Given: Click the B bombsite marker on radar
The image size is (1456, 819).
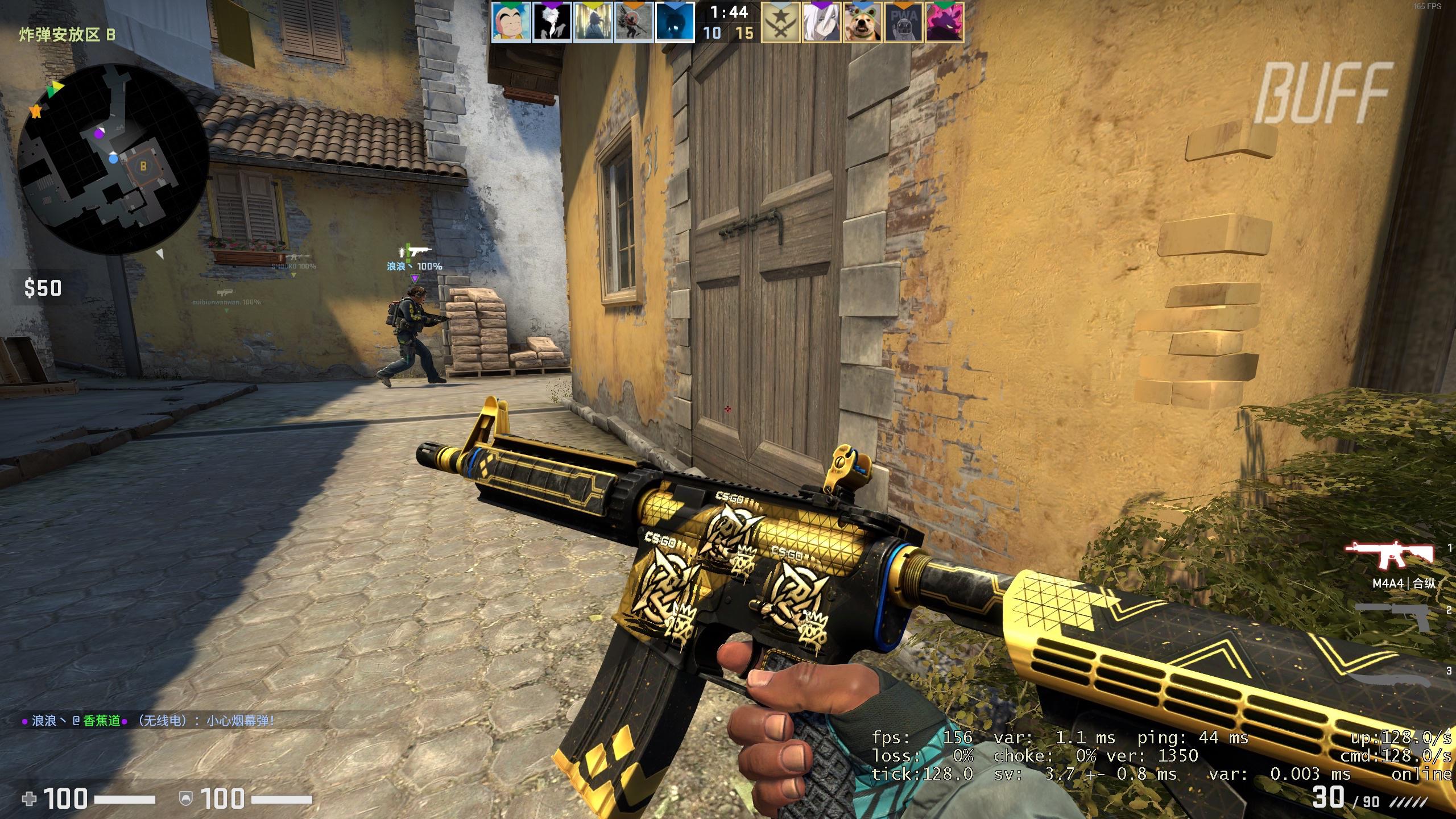Looking at the screenshot, I should (143, 167).
